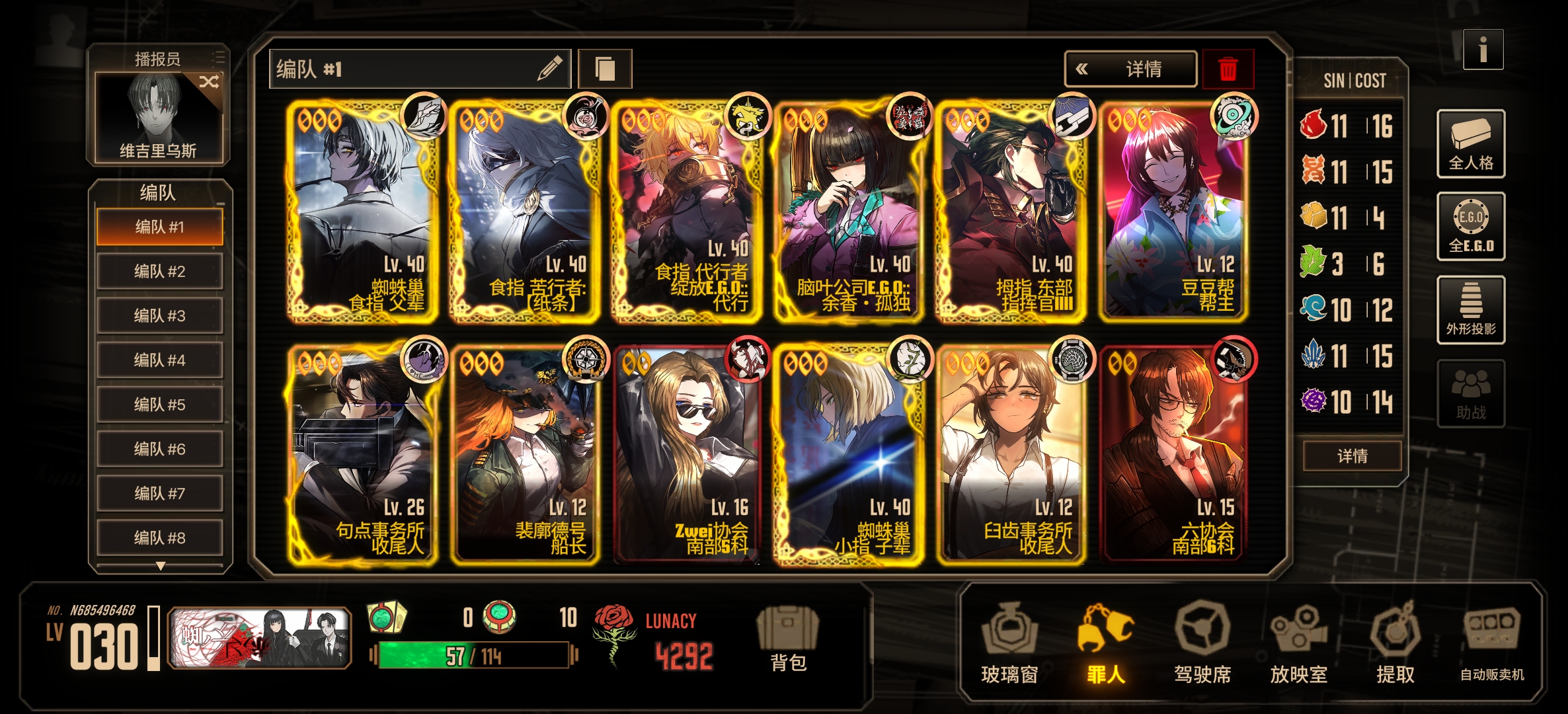Open the 提取 extraction menu
The image size is (1568, 714).
[1395, 643]
